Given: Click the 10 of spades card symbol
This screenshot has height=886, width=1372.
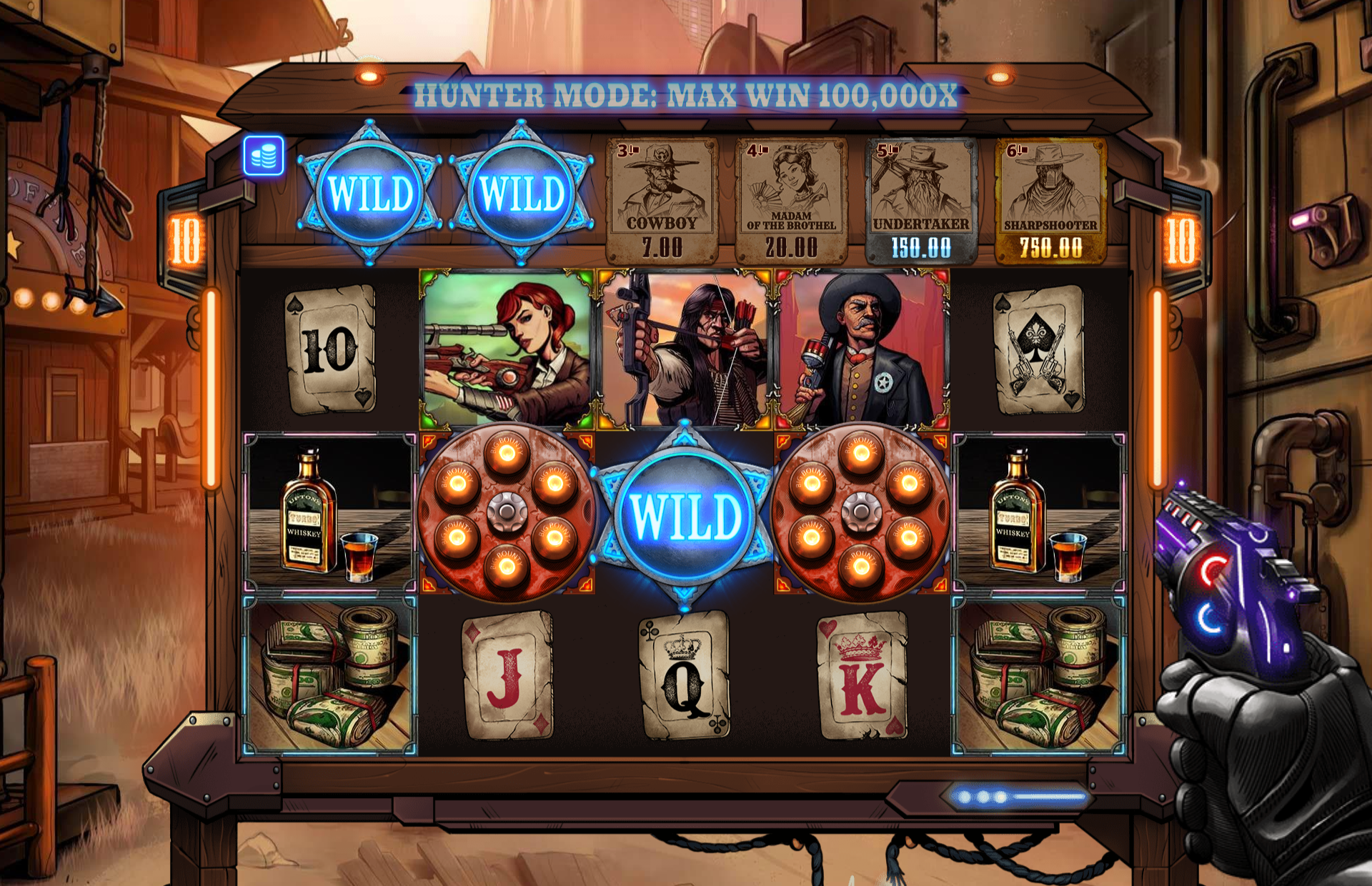Looking at the screenshot, I should (x=330, y=349).
